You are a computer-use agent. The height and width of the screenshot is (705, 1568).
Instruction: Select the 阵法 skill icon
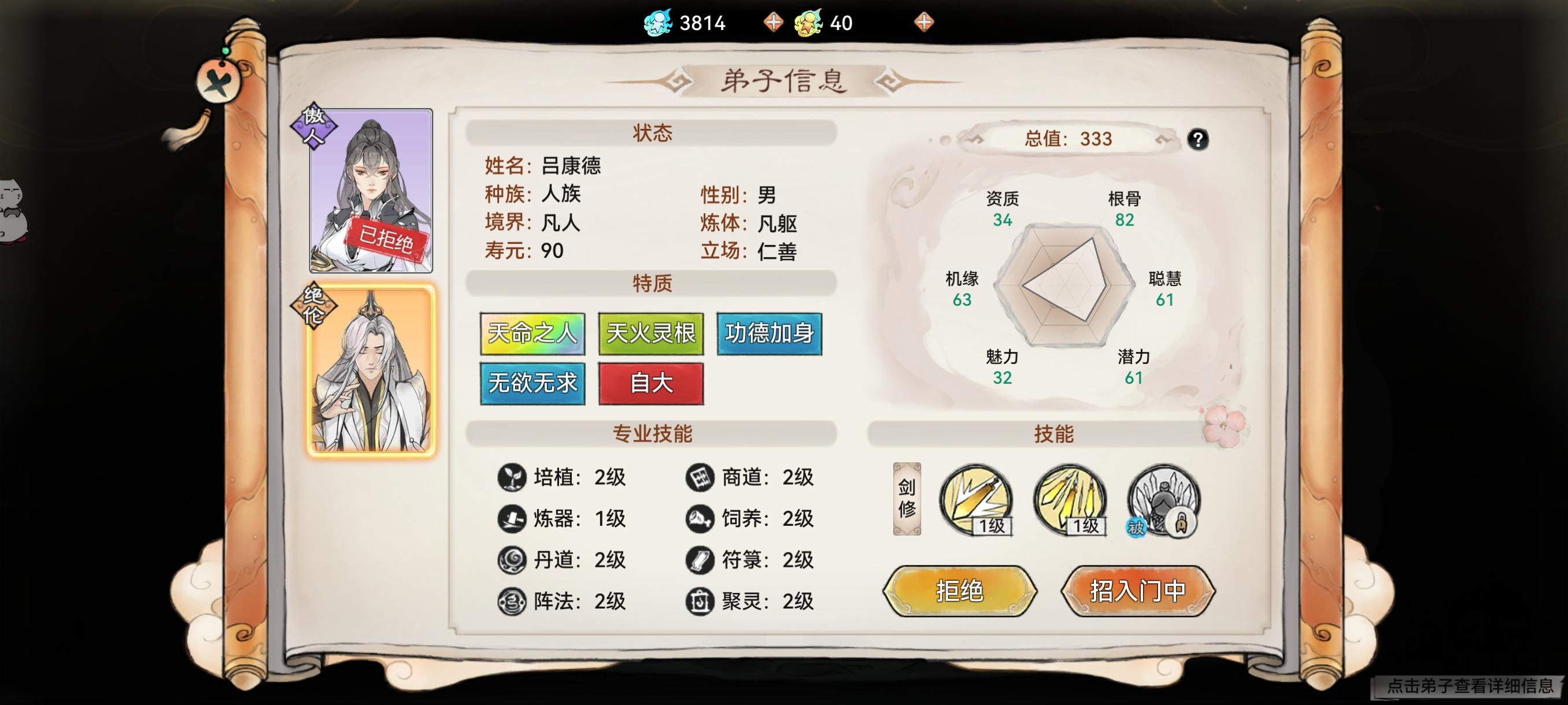click(x=513, y=602)
